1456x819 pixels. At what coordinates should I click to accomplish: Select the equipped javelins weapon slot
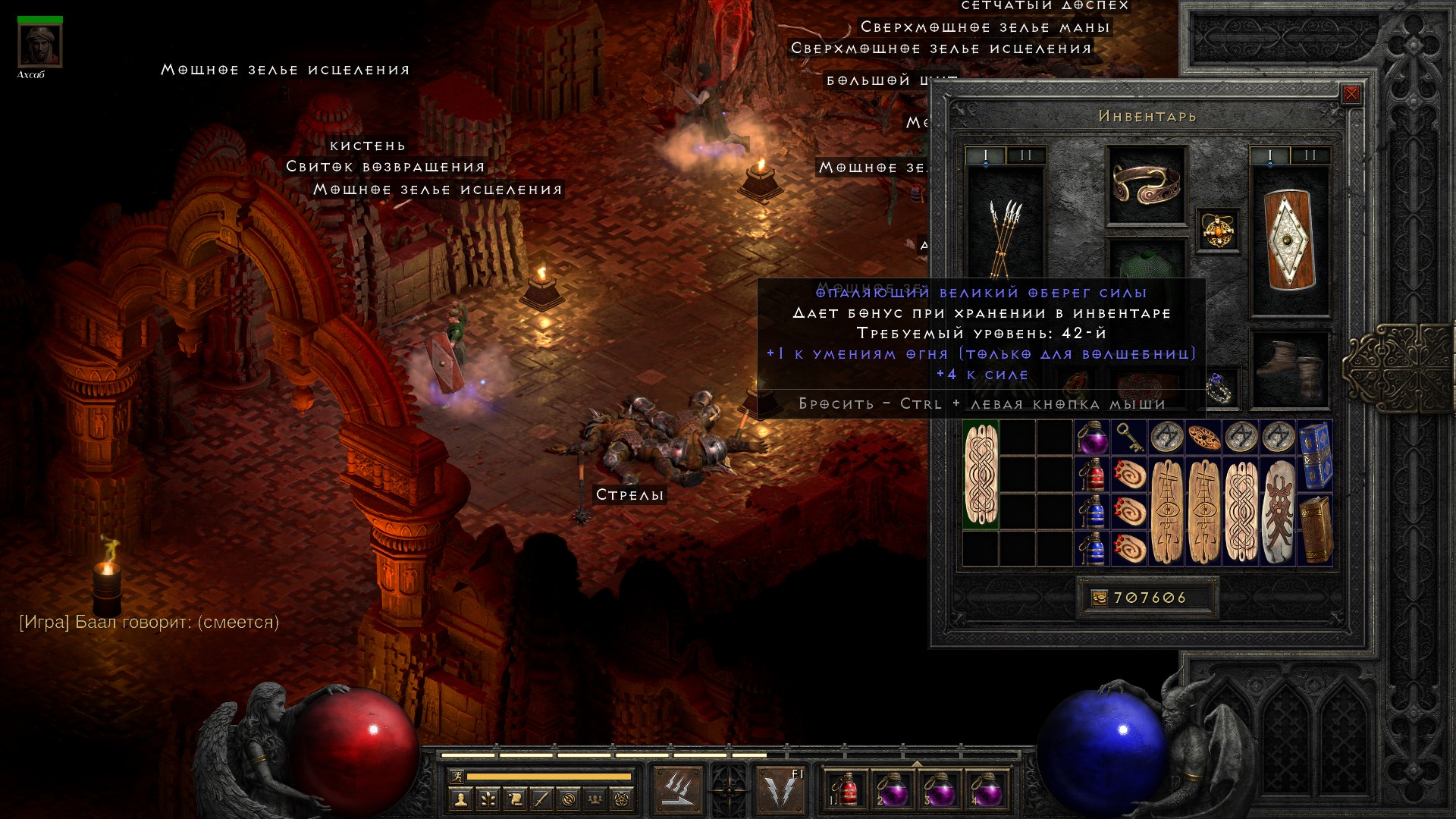1005,227
